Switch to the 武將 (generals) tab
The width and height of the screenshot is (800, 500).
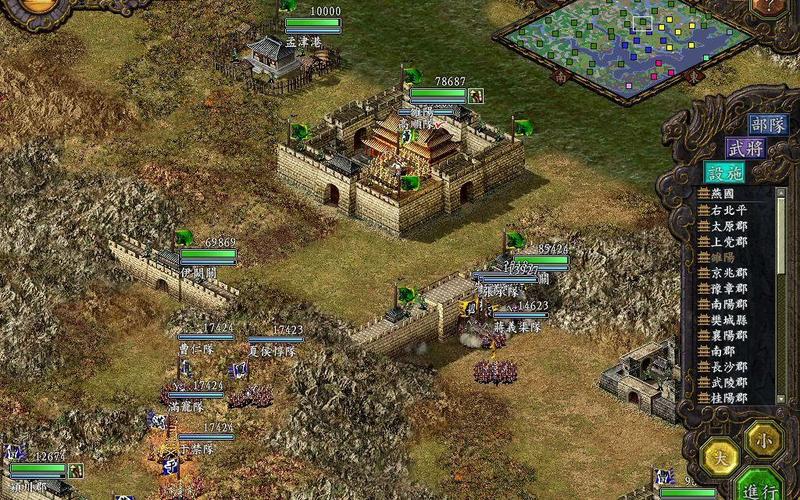click(x=743, y=147)
